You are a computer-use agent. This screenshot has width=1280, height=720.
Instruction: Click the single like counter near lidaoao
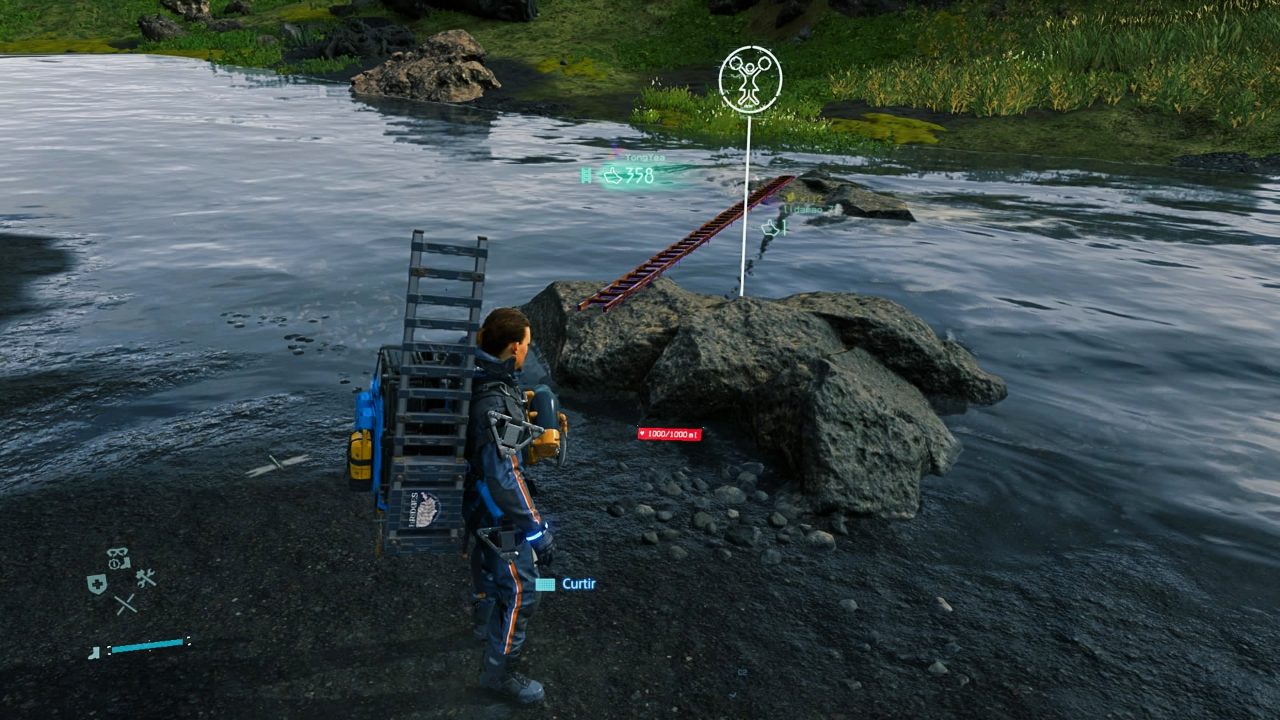pyautogui.click(x=785, y=229)
